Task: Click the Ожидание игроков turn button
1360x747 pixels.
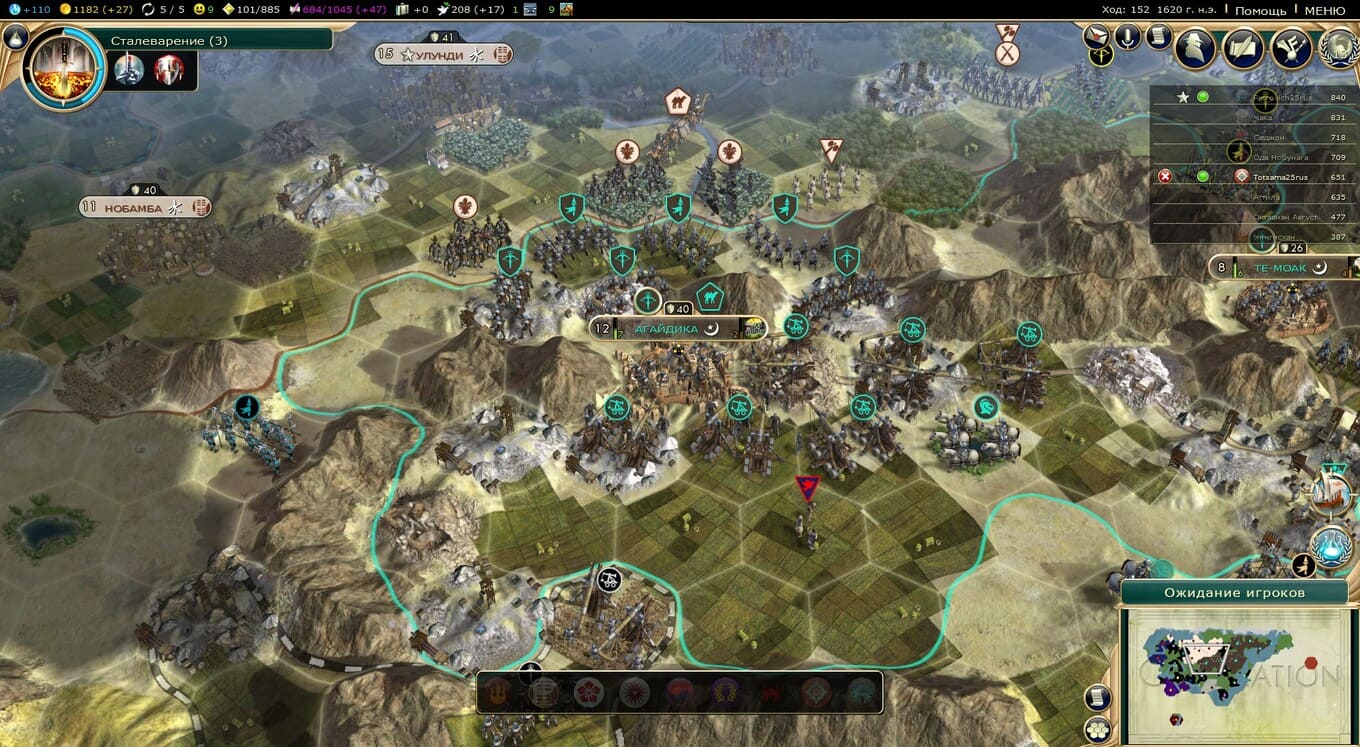Action: (1234, 593)
